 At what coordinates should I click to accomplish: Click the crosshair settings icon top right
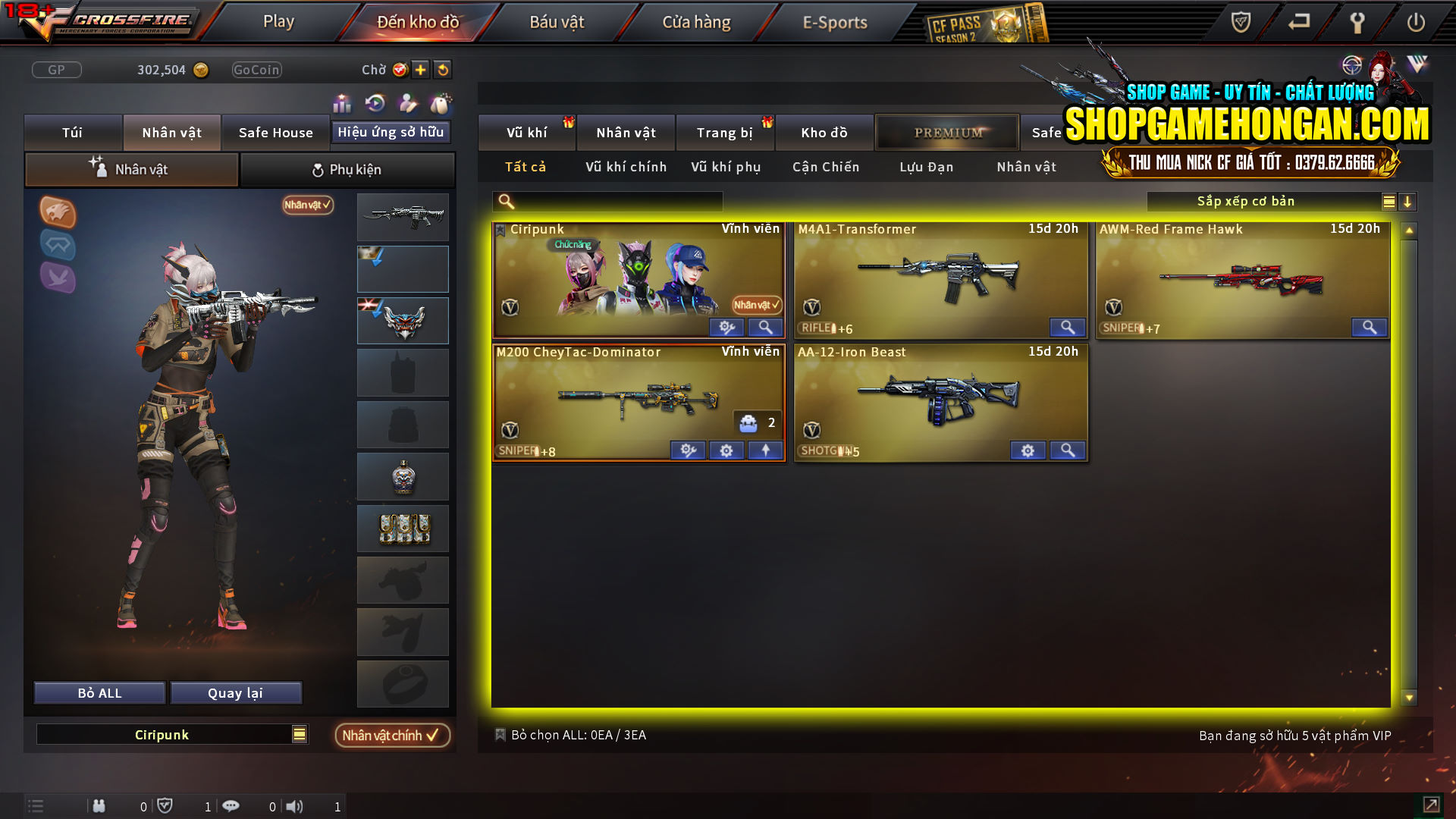1352,66
